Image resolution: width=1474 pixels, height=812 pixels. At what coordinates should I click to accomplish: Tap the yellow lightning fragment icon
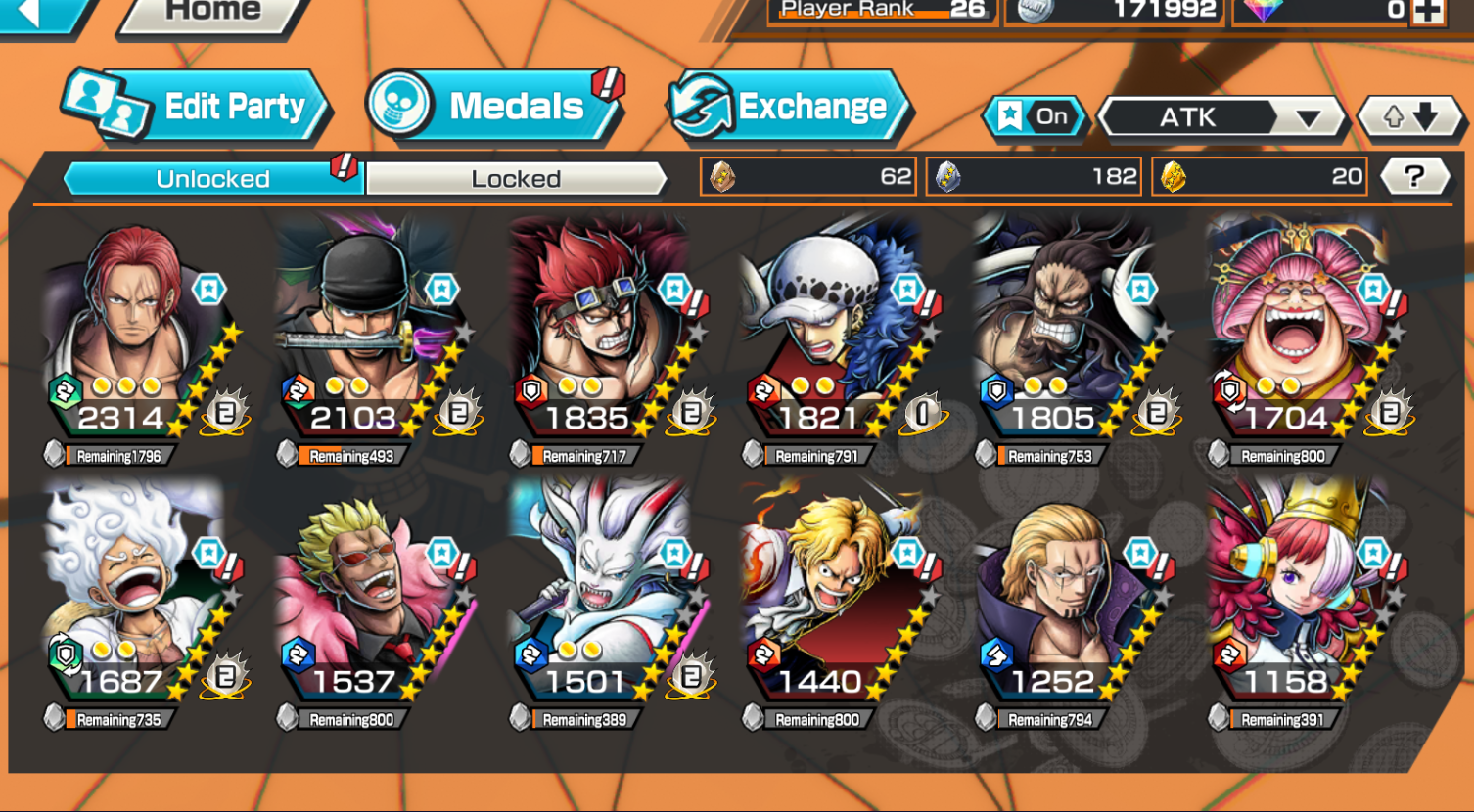[1172, 176]
